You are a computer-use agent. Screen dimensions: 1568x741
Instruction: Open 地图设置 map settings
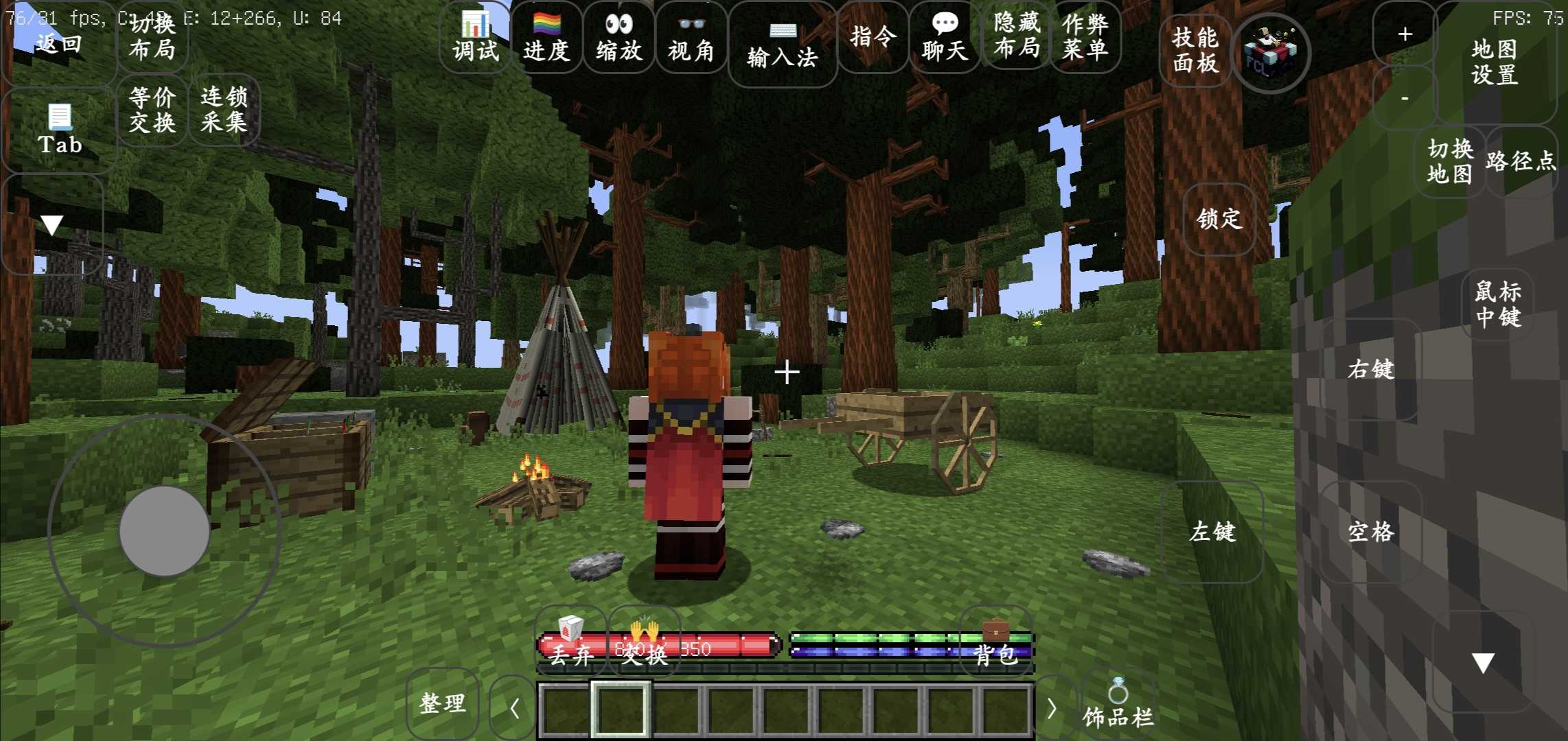pos(1494,62)
